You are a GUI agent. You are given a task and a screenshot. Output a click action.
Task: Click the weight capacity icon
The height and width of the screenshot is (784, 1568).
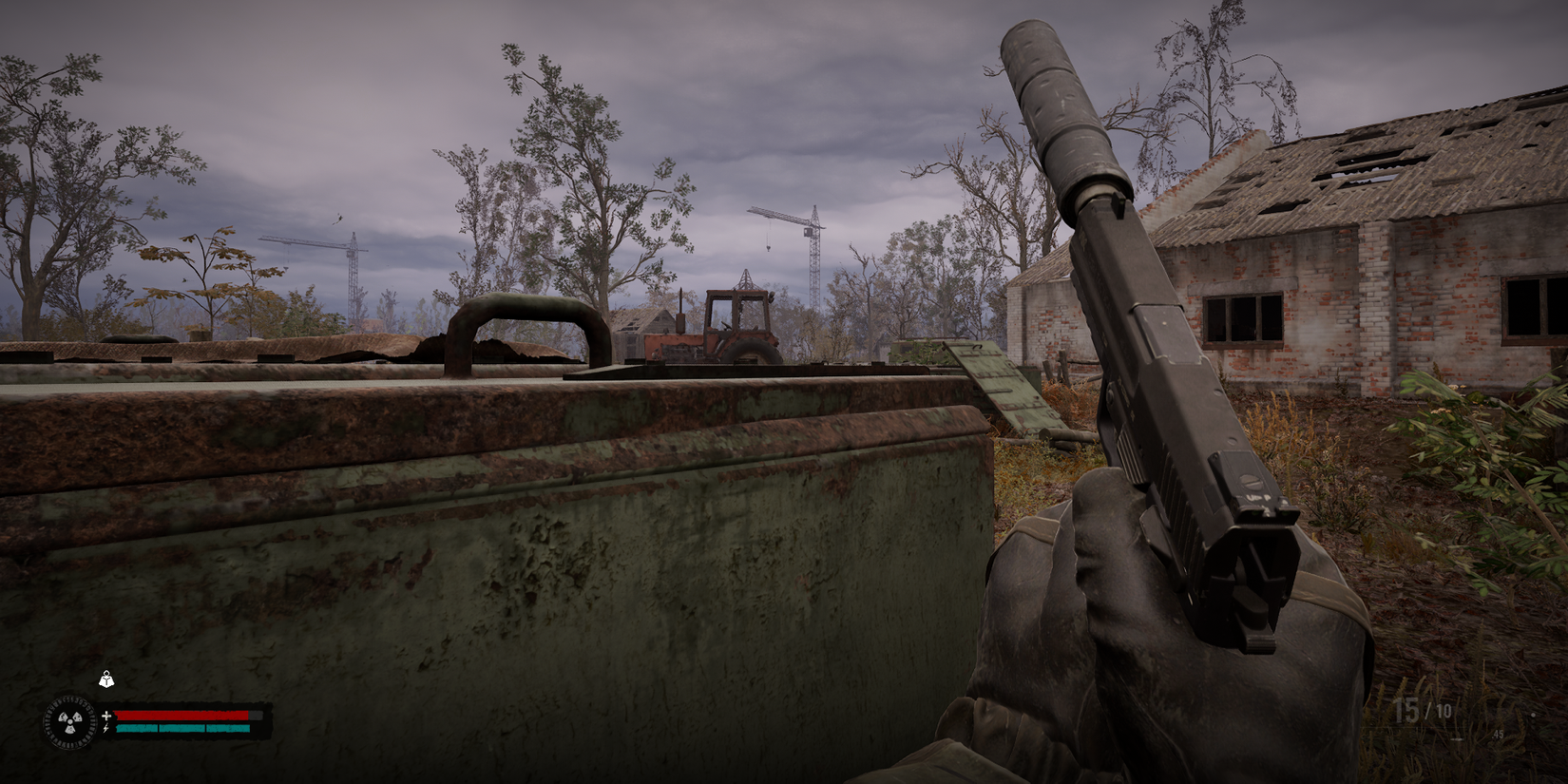106,679
